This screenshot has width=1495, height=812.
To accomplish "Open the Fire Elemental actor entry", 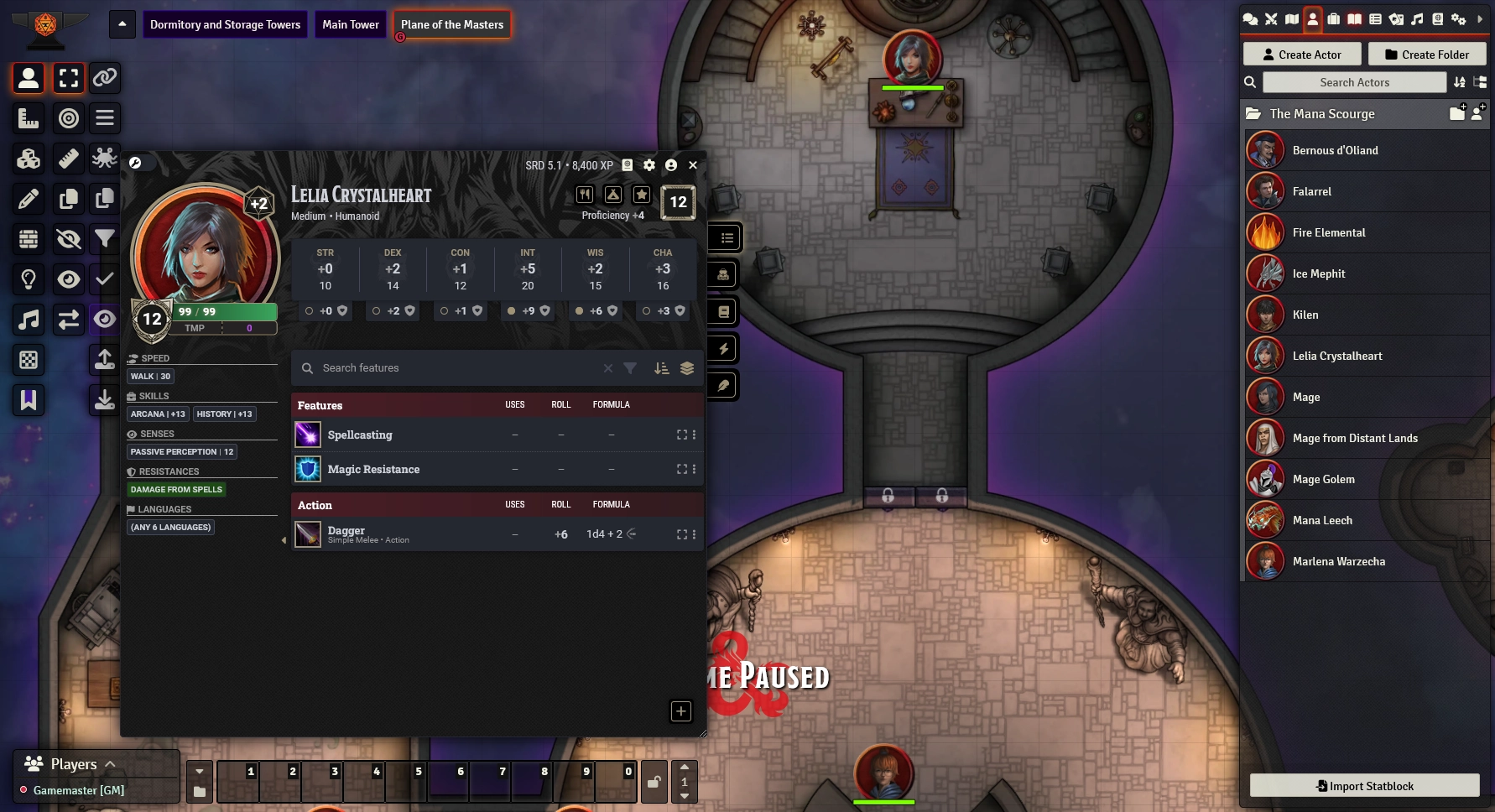I will 1328,232.
